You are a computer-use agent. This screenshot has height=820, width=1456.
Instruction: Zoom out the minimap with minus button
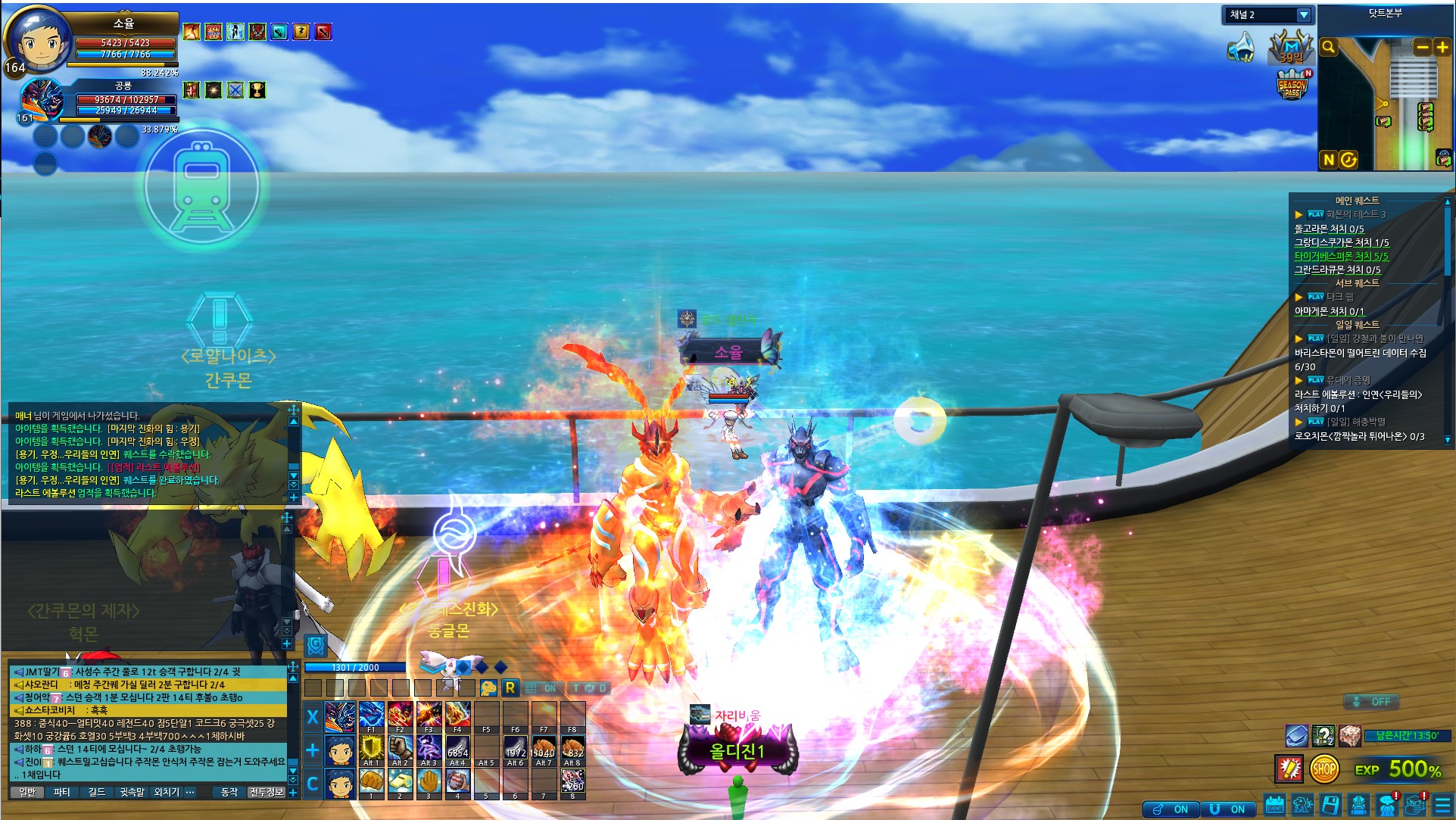(x=1423, y=47)
